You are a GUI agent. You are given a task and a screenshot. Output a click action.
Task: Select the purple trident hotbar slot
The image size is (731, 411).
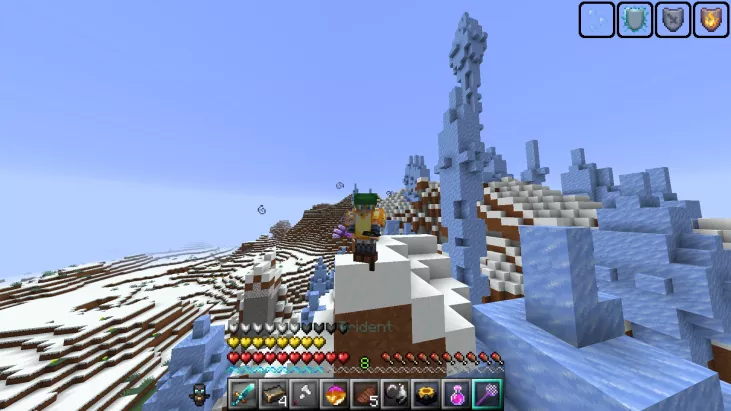pyautogui.click(x=486, y=394)
